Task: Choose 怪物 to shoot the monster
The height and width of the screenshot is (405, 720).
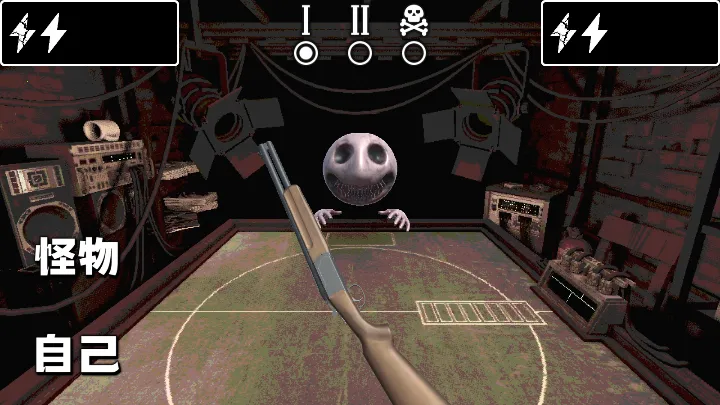Action: click(x=78, y=258)
